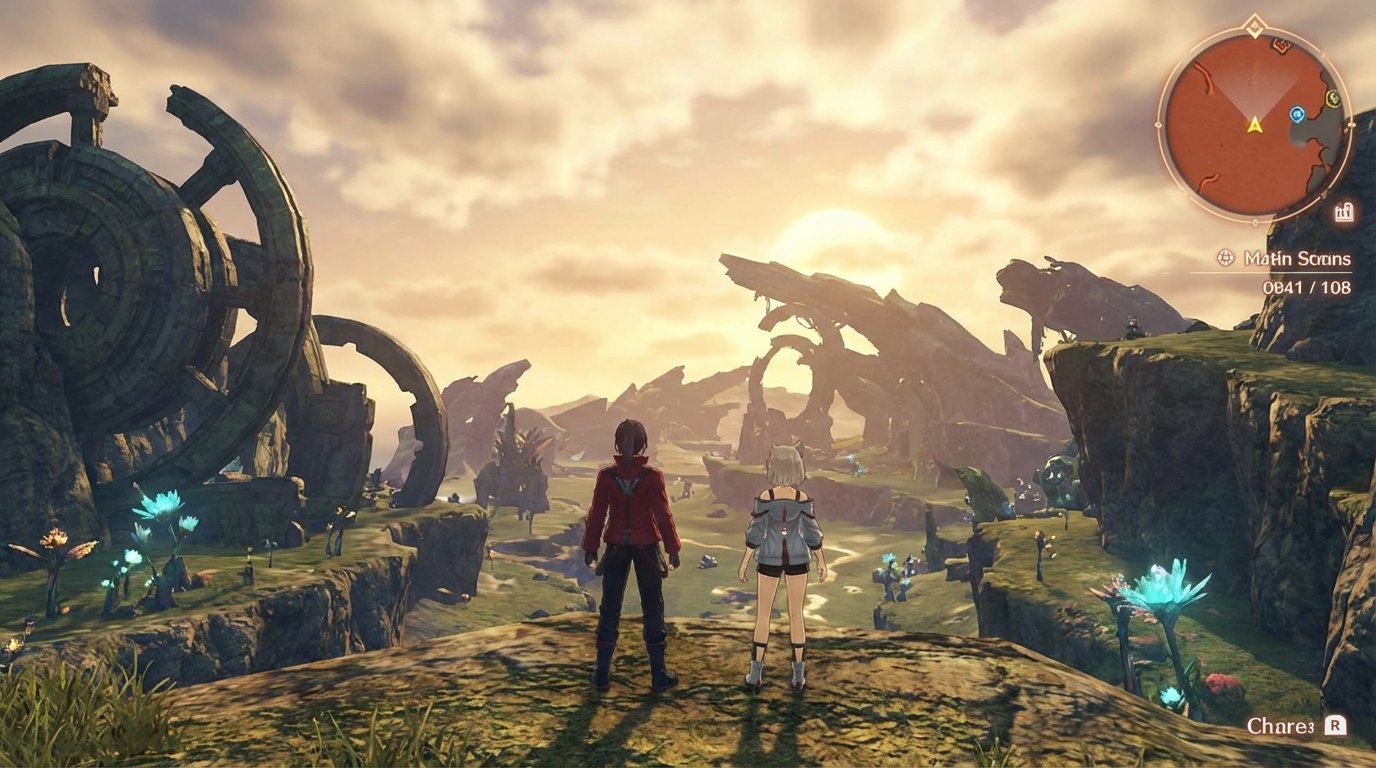Select the yellow marker on minimap's right edge
1376x768 pixels.
tap(1331, 99)
